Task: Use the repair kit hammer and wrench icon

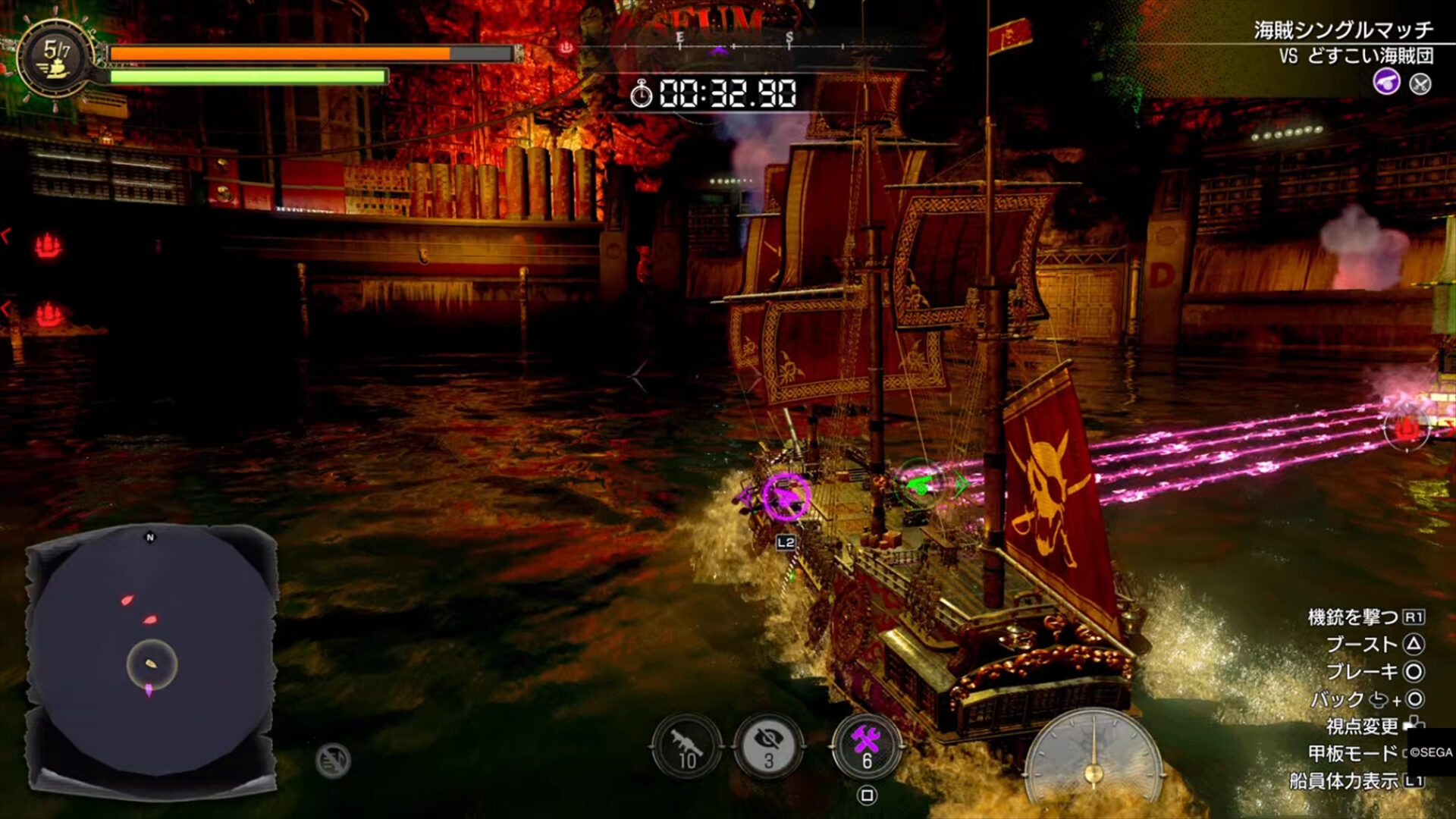Action: 866,747
